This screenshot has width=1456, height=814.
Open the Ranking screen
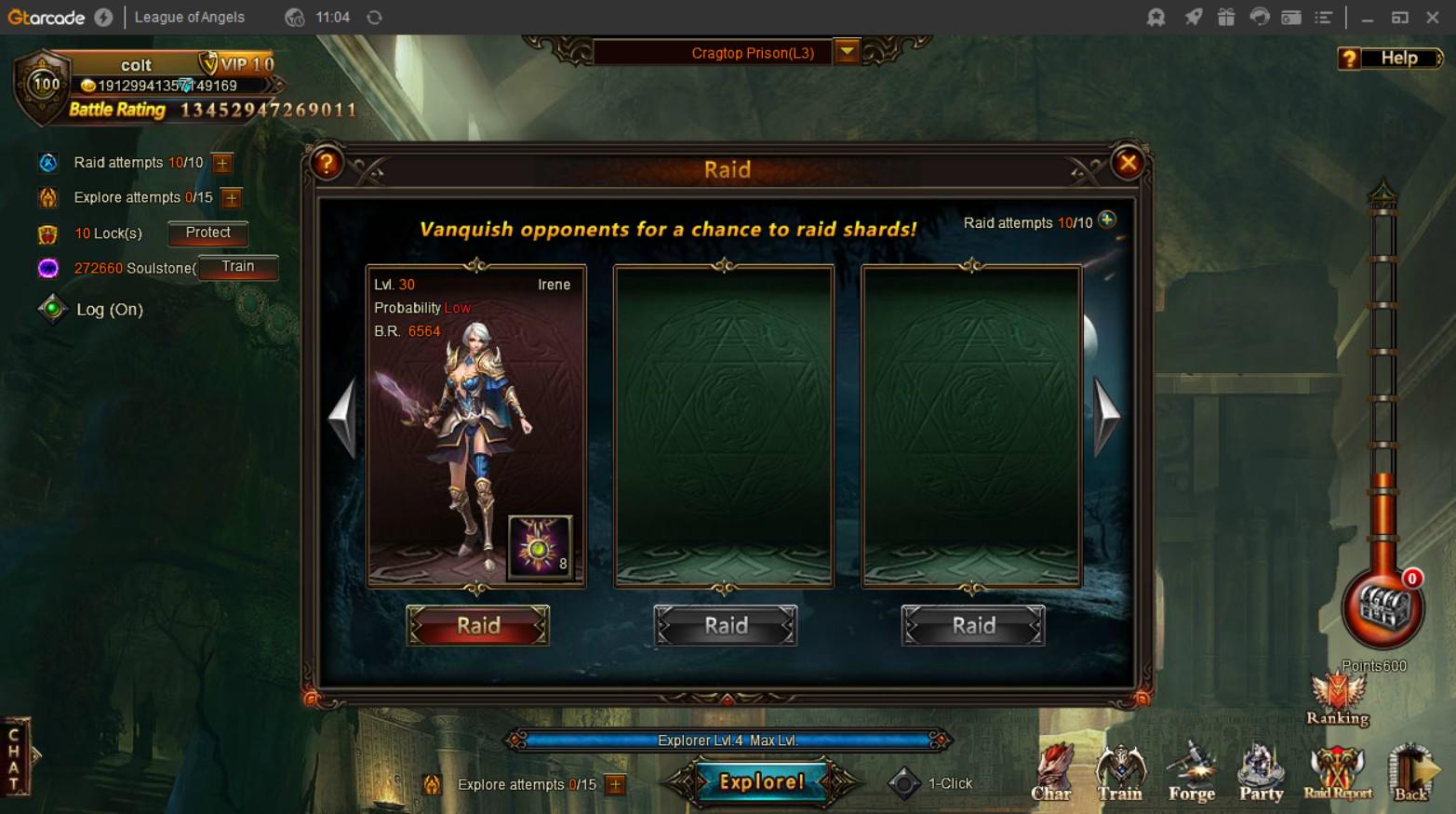click(x=1337, y=701)
